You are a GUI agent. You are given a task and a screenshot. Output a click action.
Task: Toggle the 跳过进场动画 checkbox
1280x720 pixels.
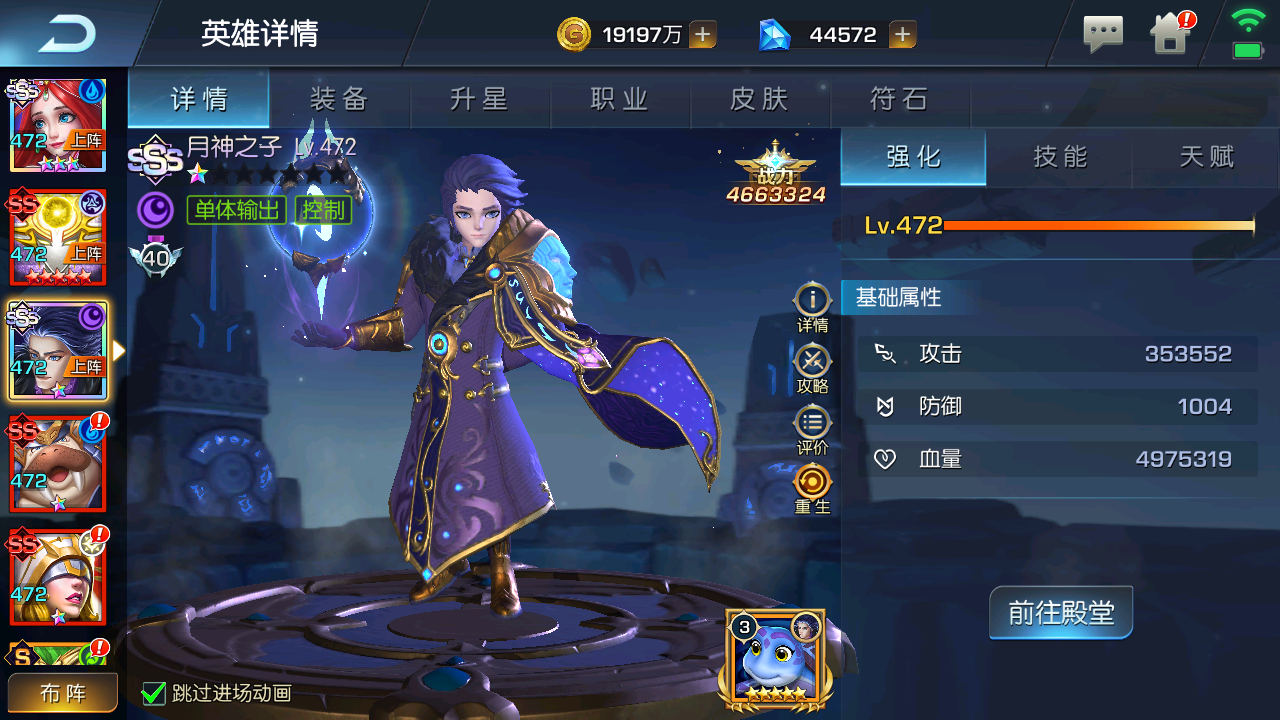[153, 693]
